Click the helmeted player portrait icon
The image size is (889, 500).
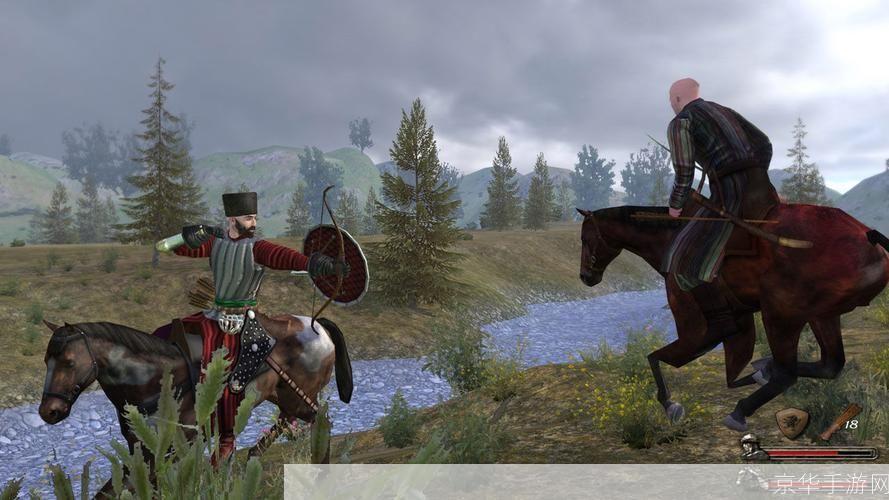pyautogui.click(x=753, y=452)
